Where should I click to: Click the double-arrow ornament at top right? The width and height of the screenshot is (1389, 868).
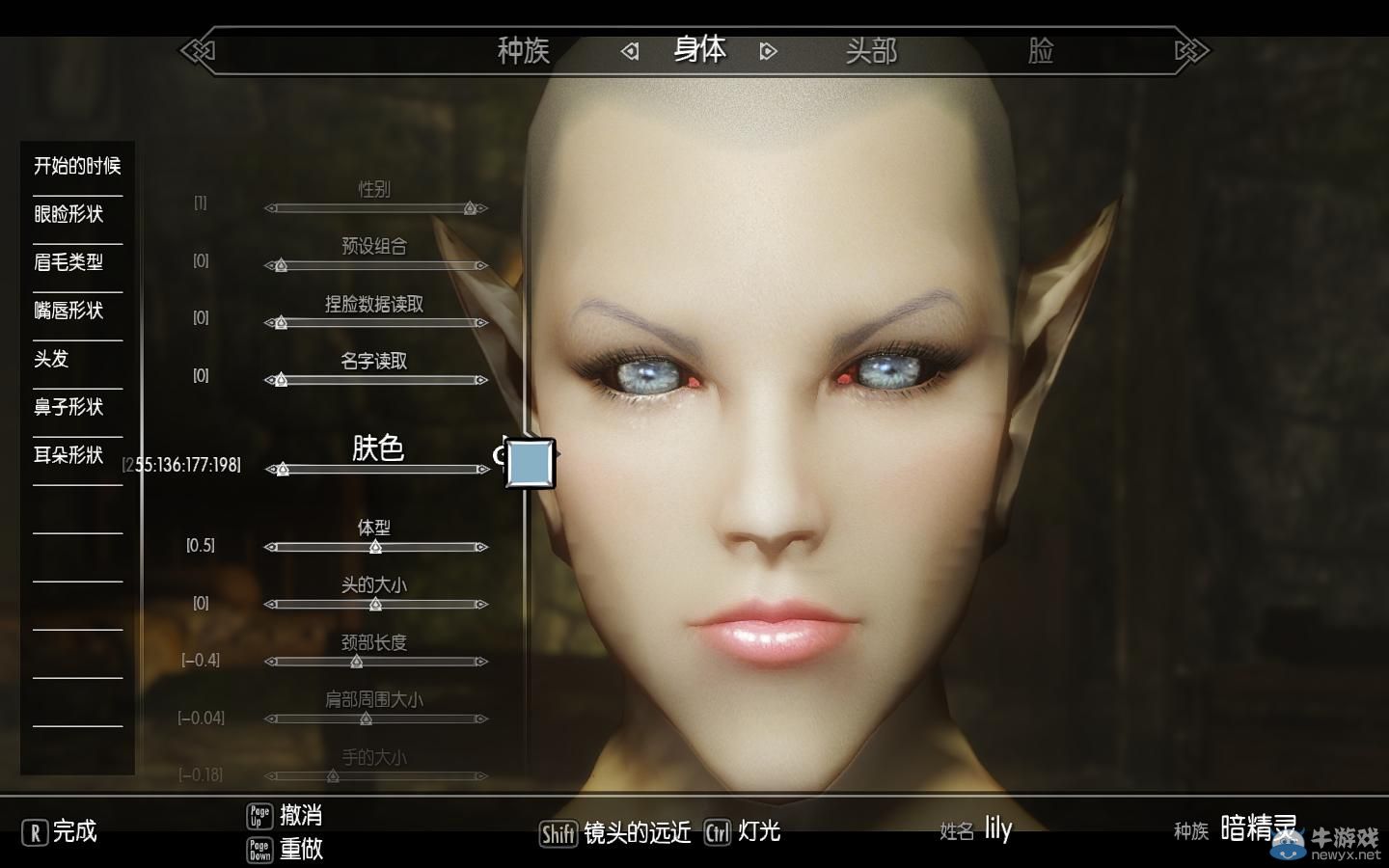[x=1191, y=50]
